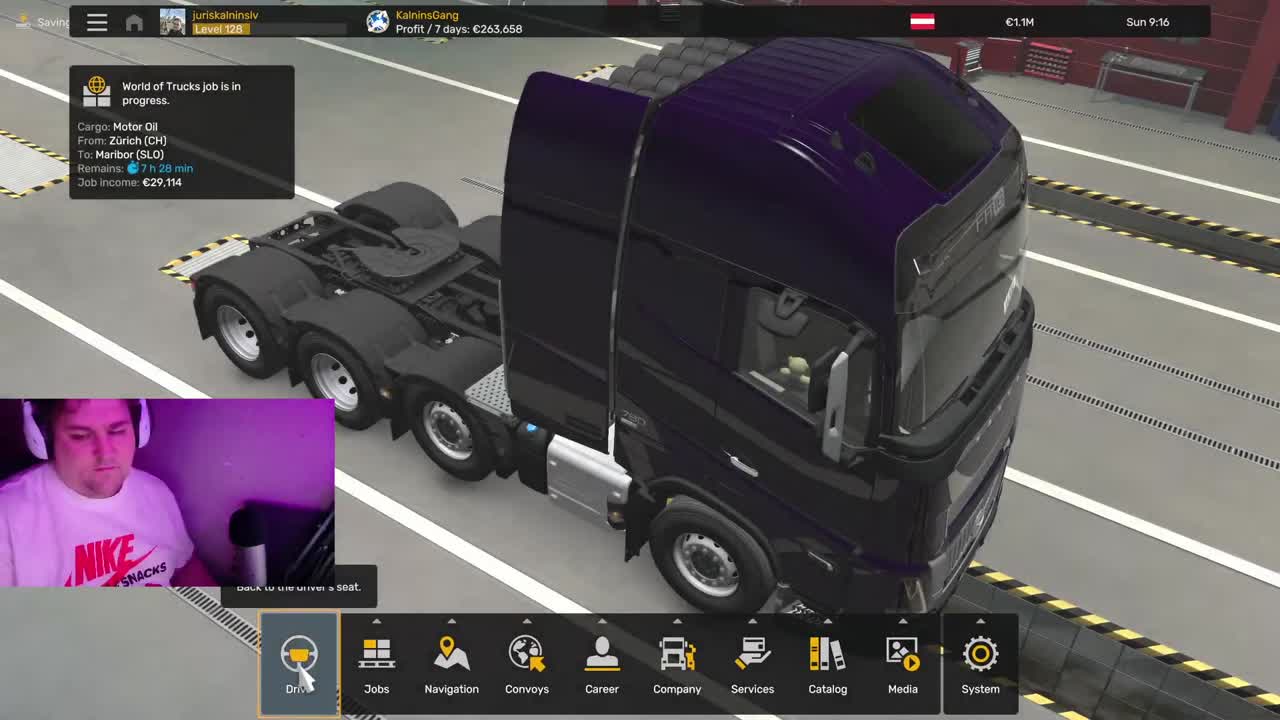Open the Services menu

click(x=752, y=664)
